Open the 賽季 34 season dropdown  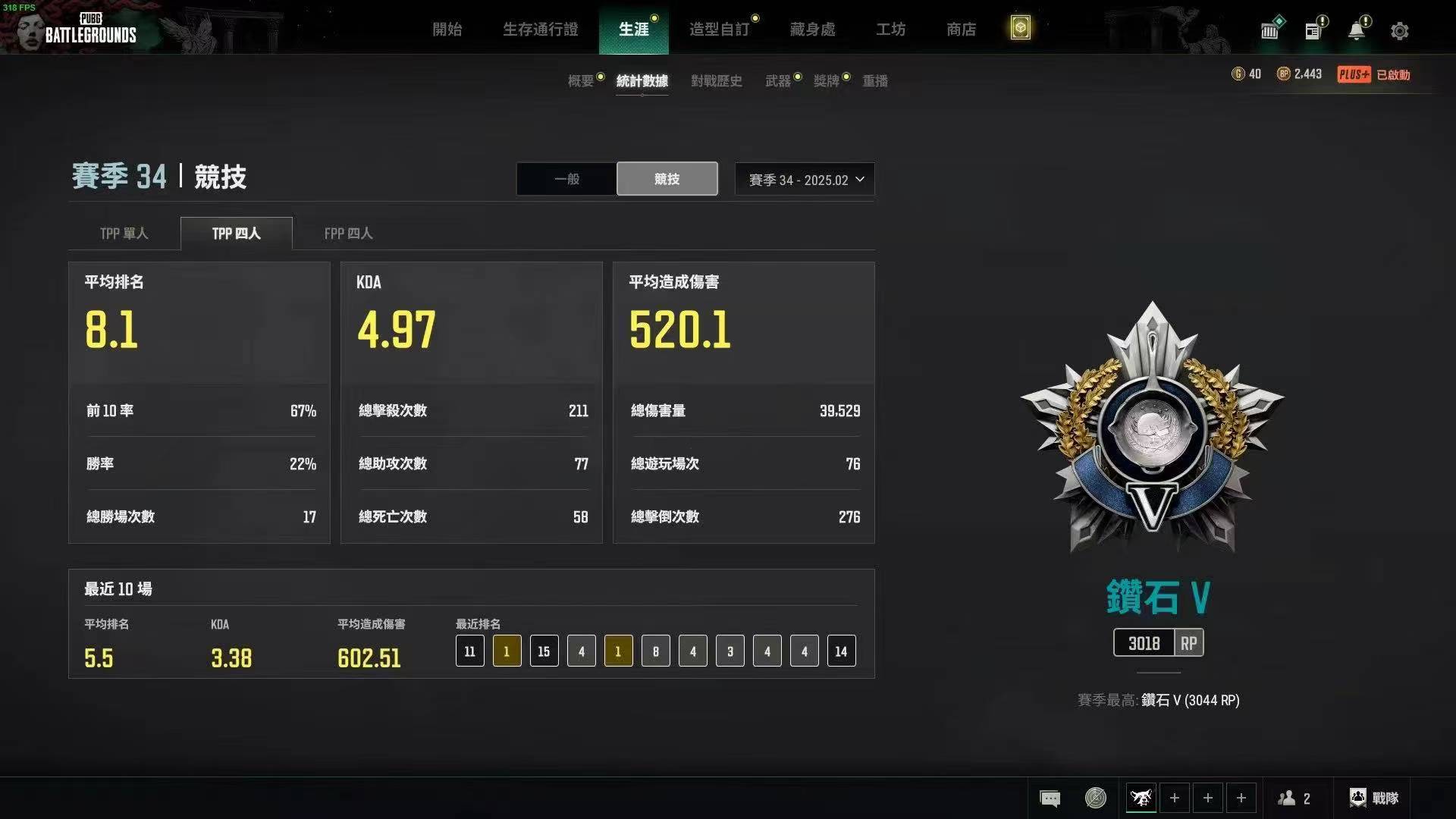(x=805, y=180)
